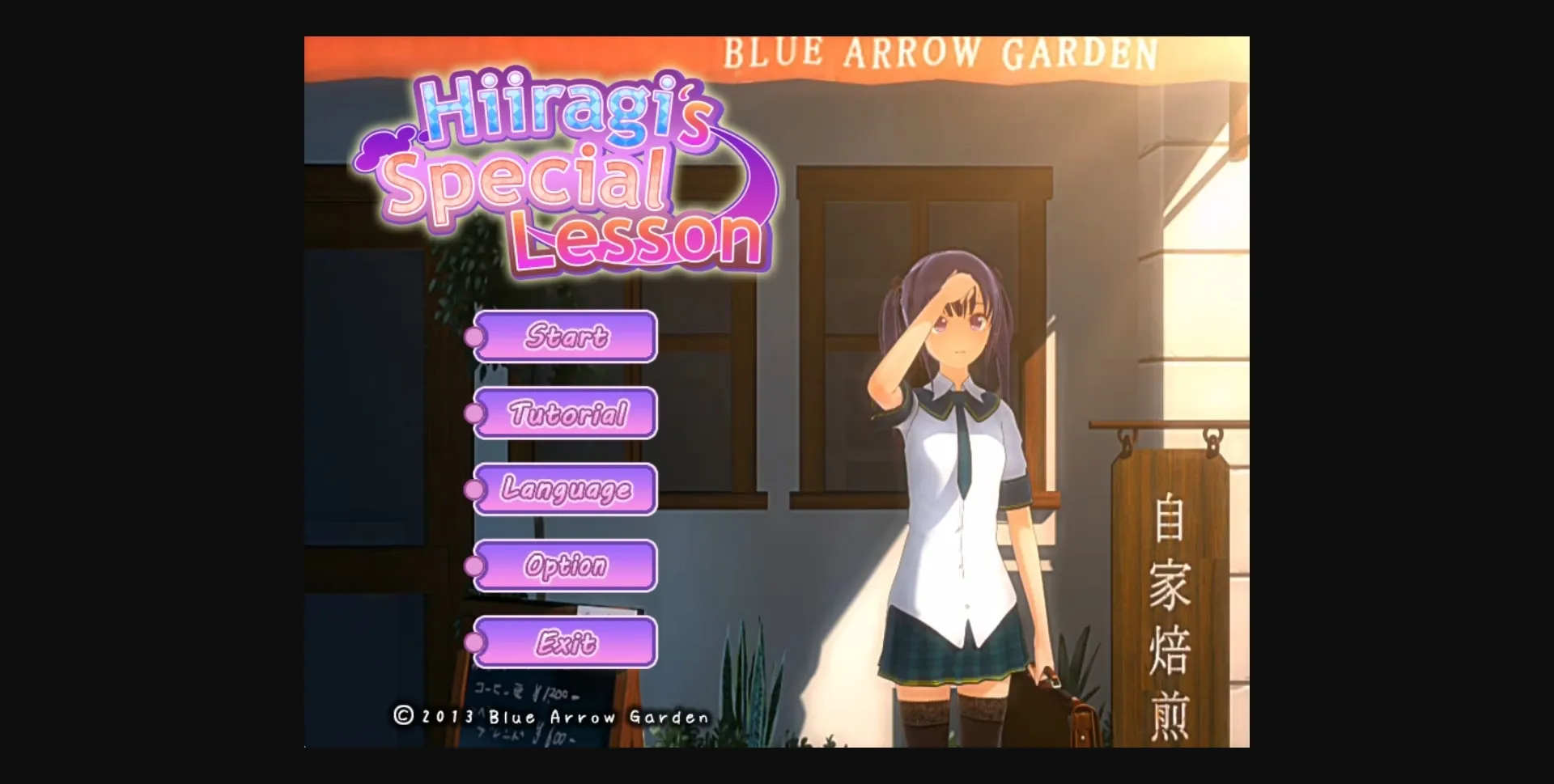
Task: Open the Language selection menu
Action: tap(566, 491)
